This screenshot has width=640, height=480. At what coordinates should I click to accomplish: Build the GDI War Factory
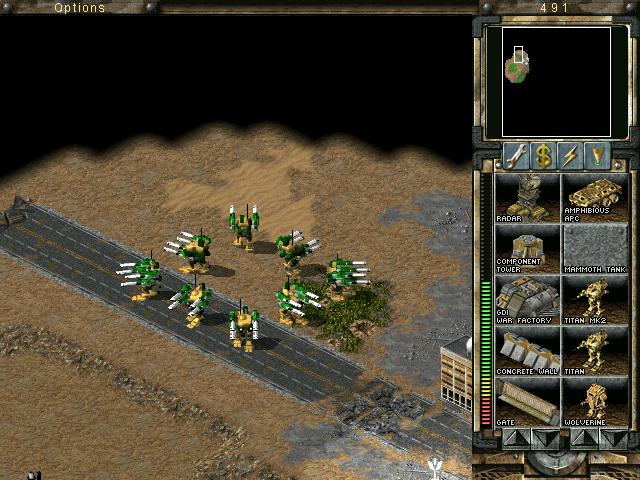coord(526,300)
